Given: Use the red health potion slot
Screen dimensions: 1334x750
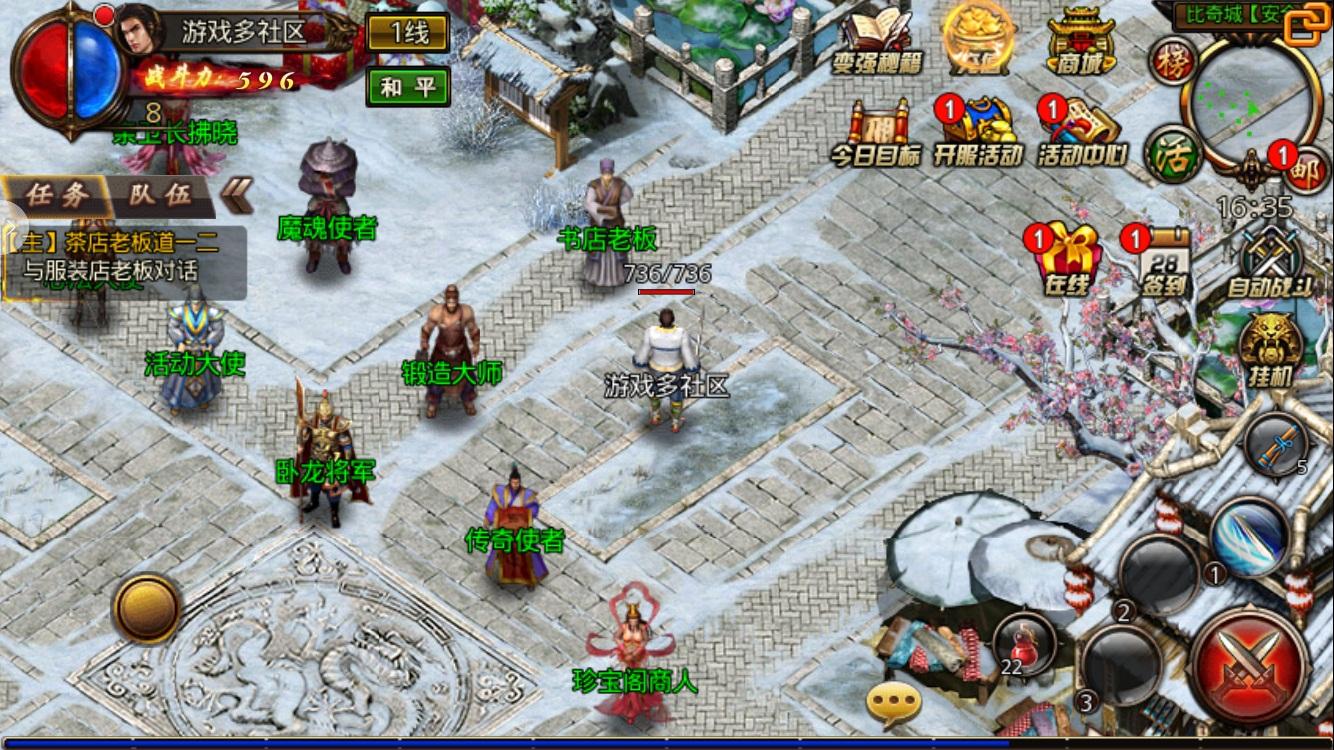Looking at the screenshot, I should coord(1024,641).
